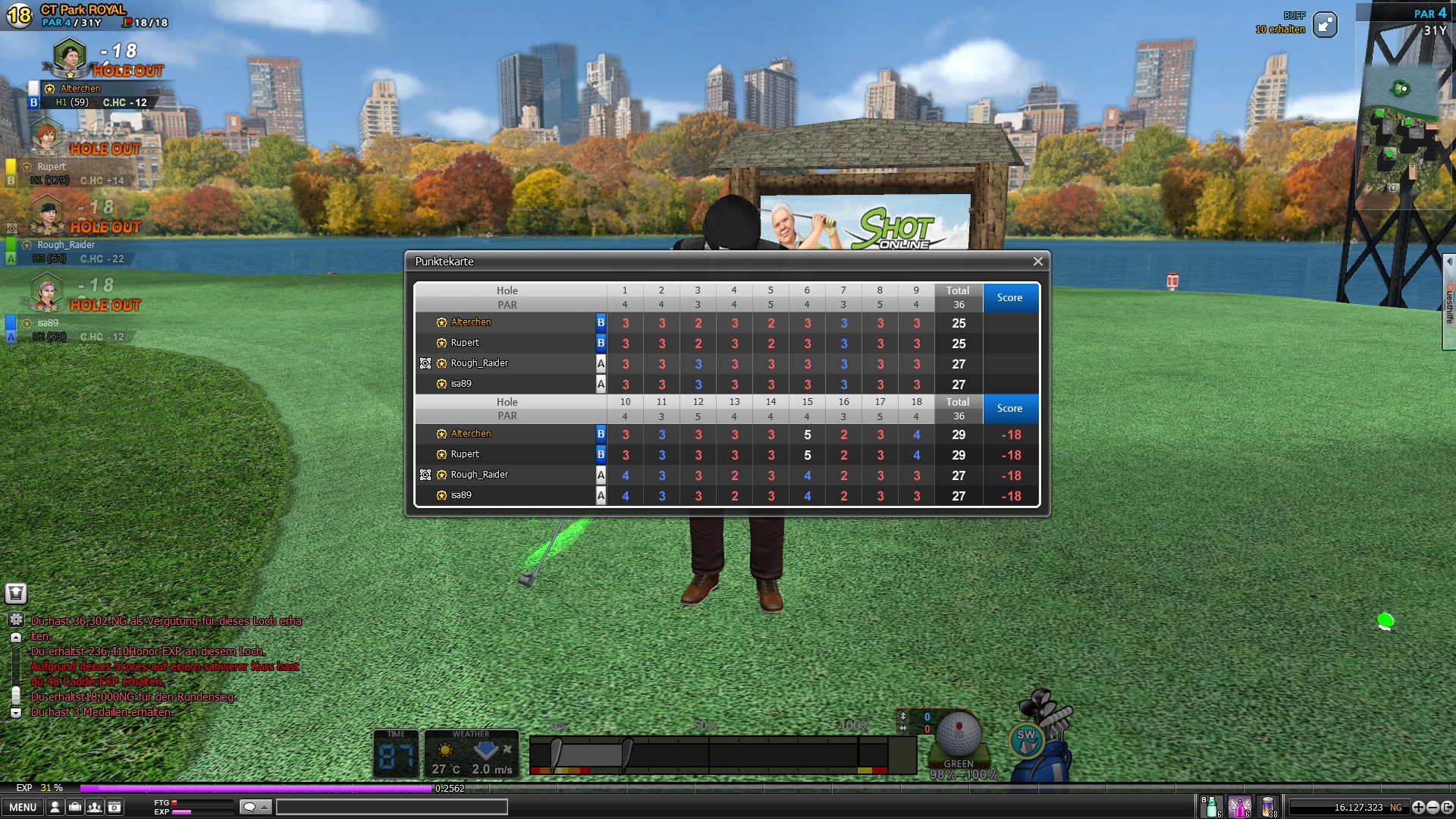Click the four-arrow move button
Viewport: 1456px width, 819px height.
pos(1418,808)
